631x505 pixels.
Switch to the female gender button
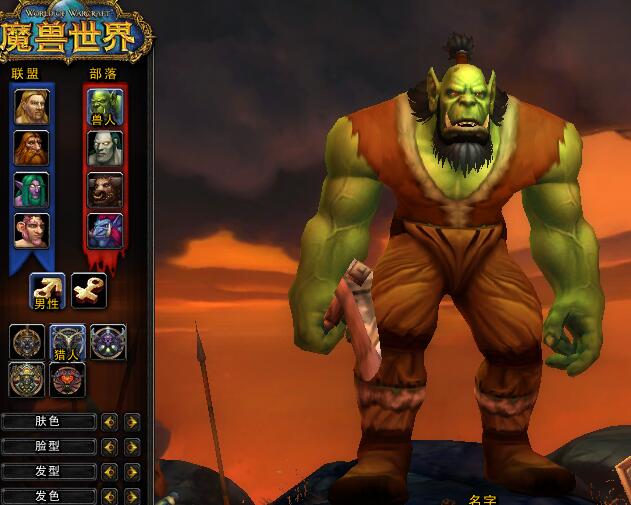89,290
